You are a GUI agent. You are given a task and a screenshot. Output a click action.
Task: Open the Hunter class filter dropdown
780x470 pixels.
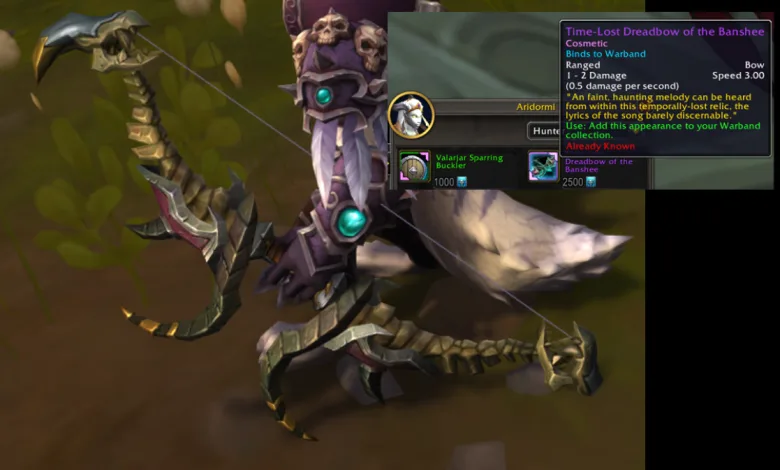[544, 130]
